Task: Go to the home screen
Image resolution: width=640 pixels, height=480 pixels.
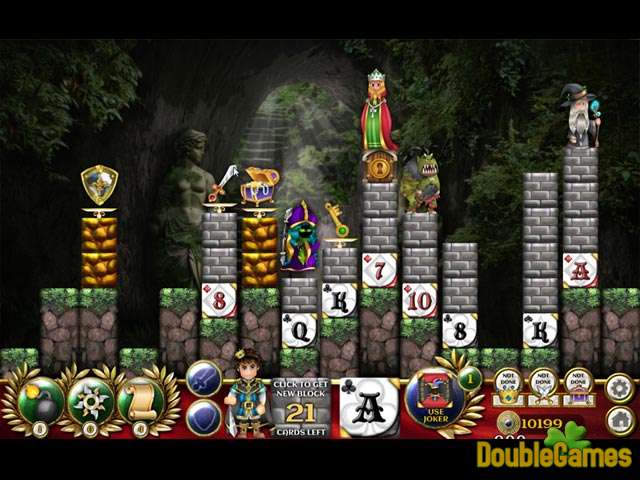Action: [x=619, y=419]
